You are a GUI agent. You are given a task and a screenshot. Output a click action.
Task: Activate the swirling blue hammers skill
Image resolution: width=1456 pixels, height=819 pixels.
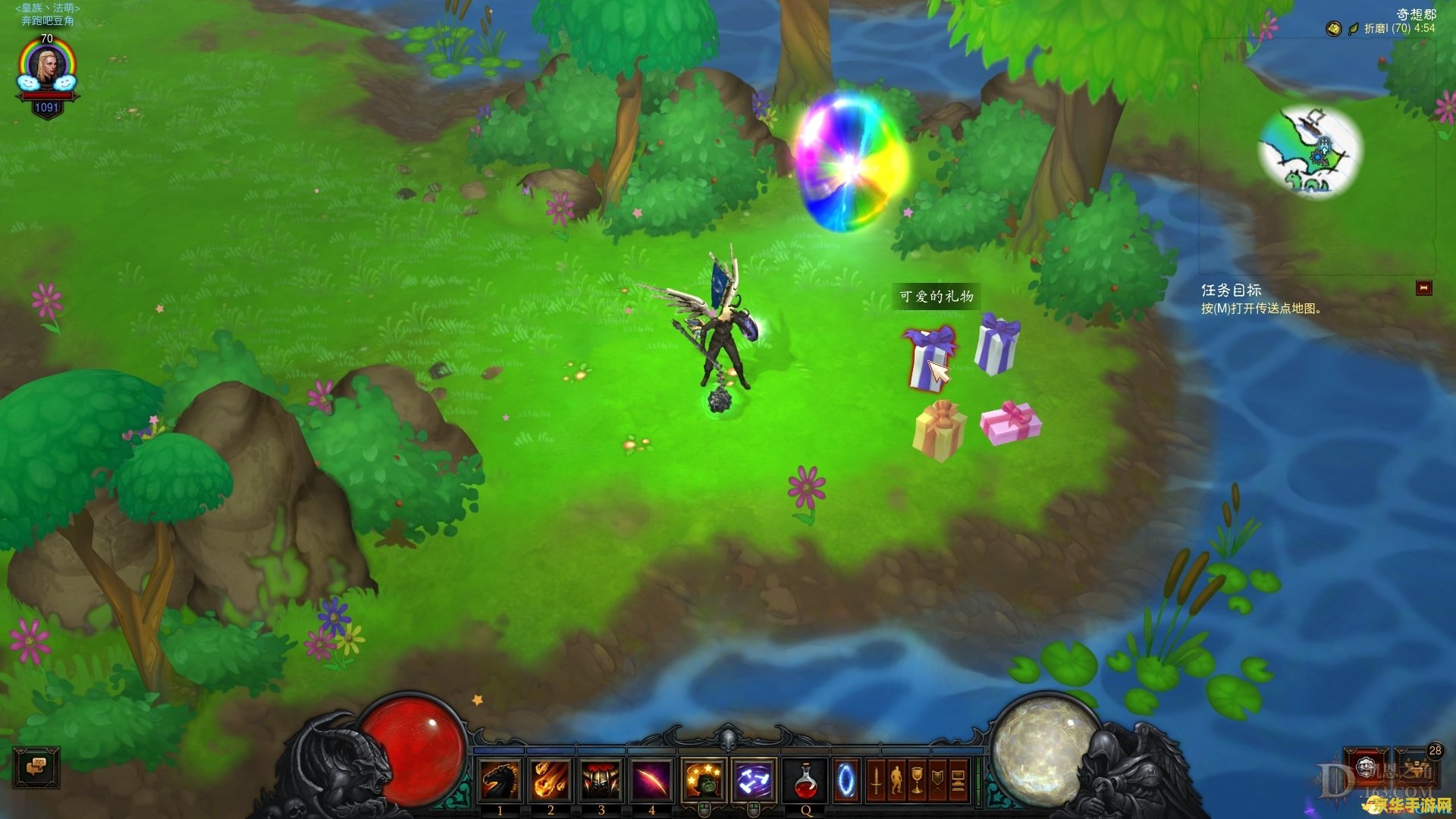click(754, 780)
